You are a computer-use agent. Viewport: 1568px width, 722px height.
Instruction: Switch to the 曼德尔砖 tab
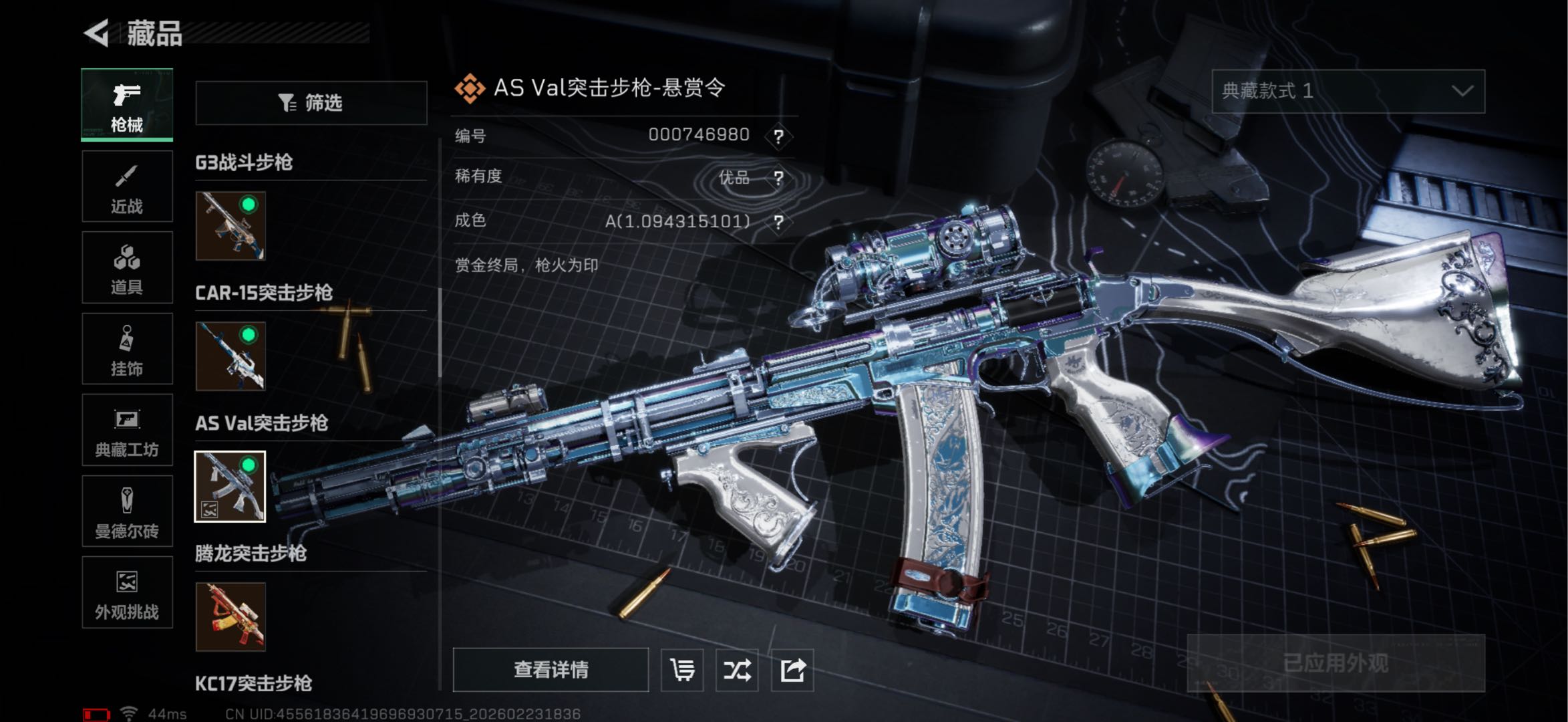[x=127, y=511]
